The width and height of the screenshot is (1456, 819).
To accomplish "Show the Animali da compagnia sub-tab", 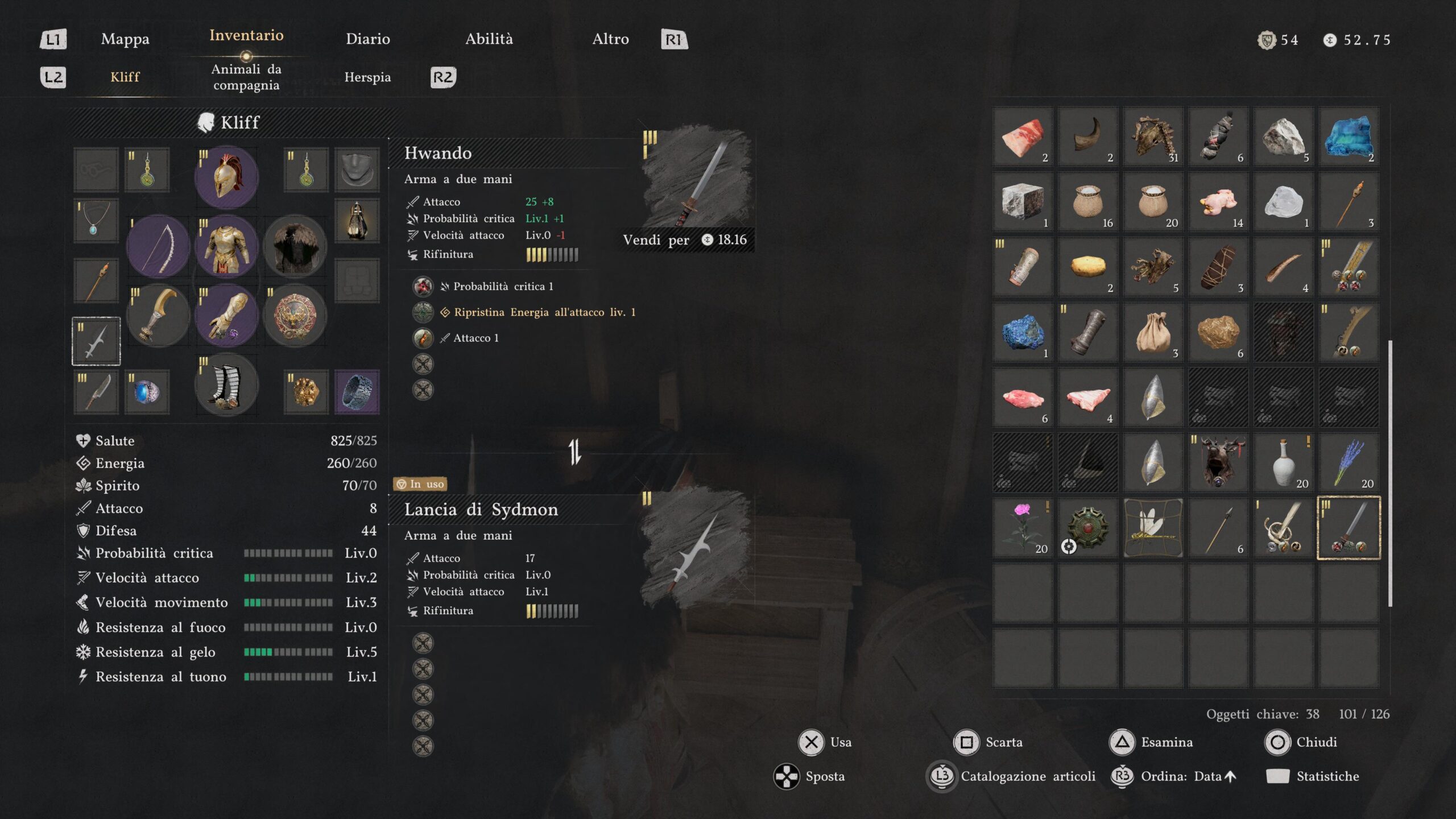I will point(246,77).
